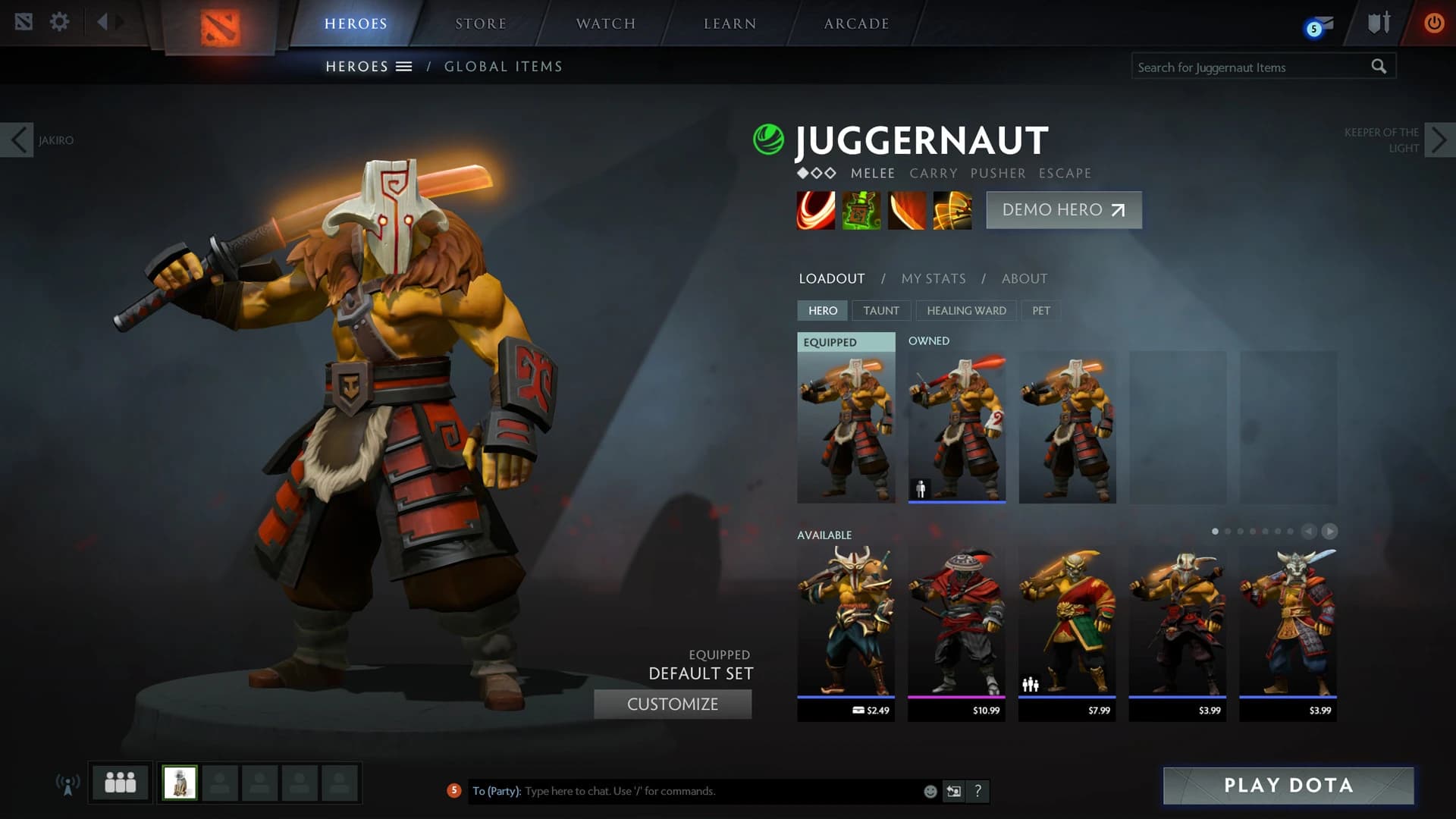
Task: Open Settings via the gear icon
Action: click(x=59, y=21)
